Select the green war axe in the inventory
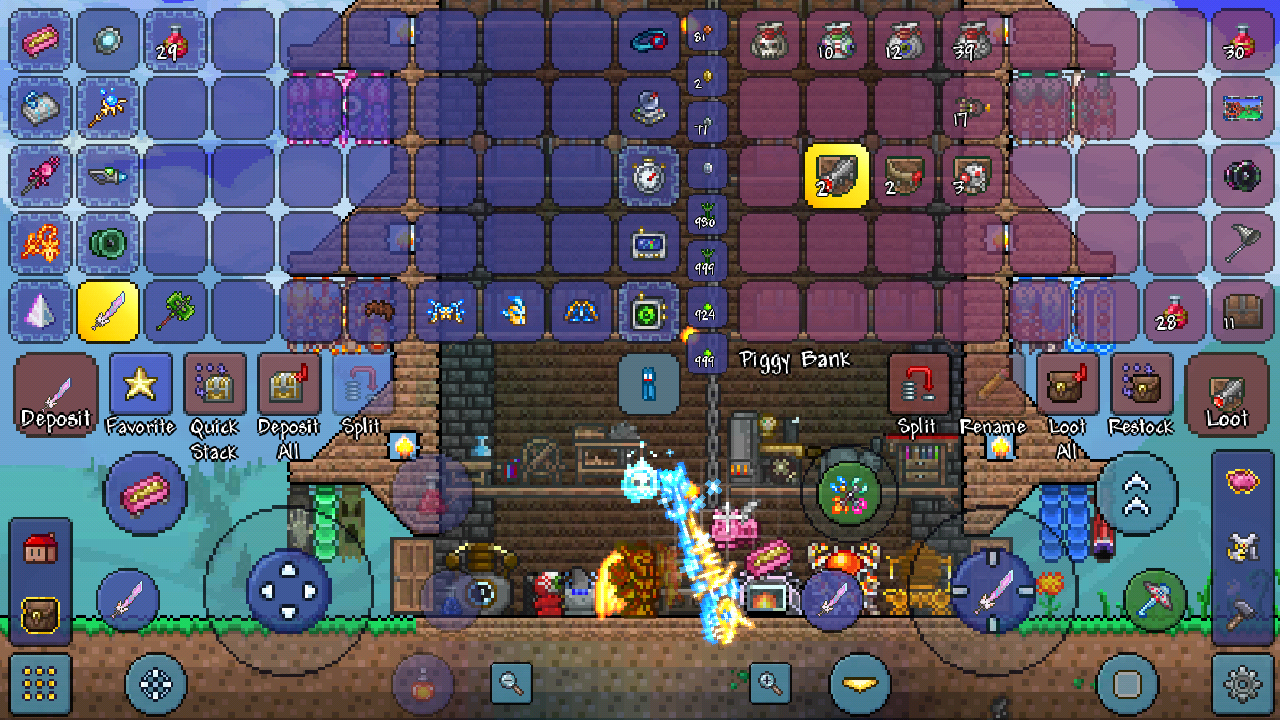 coord(176,311)
